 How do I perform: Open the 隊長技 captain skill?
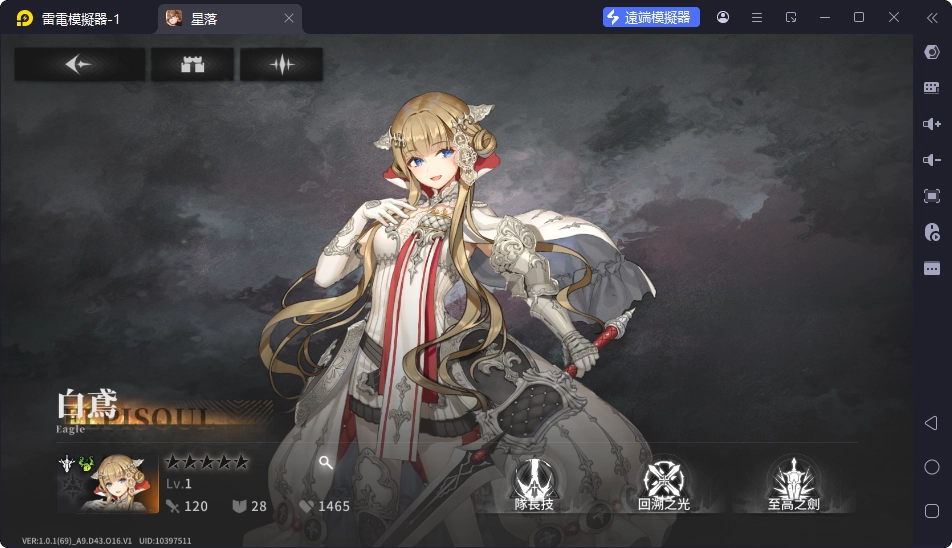coord(534,483)
